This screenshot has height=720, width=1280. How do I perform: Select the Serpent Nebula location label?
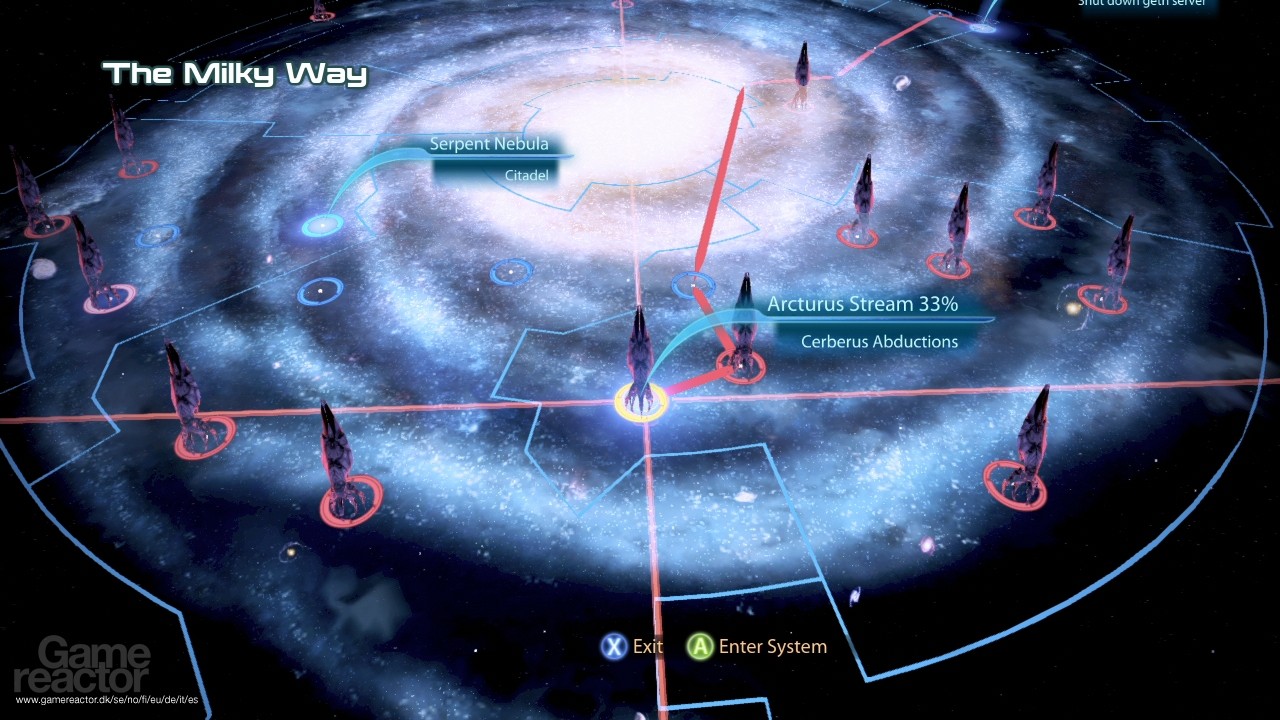489,143
